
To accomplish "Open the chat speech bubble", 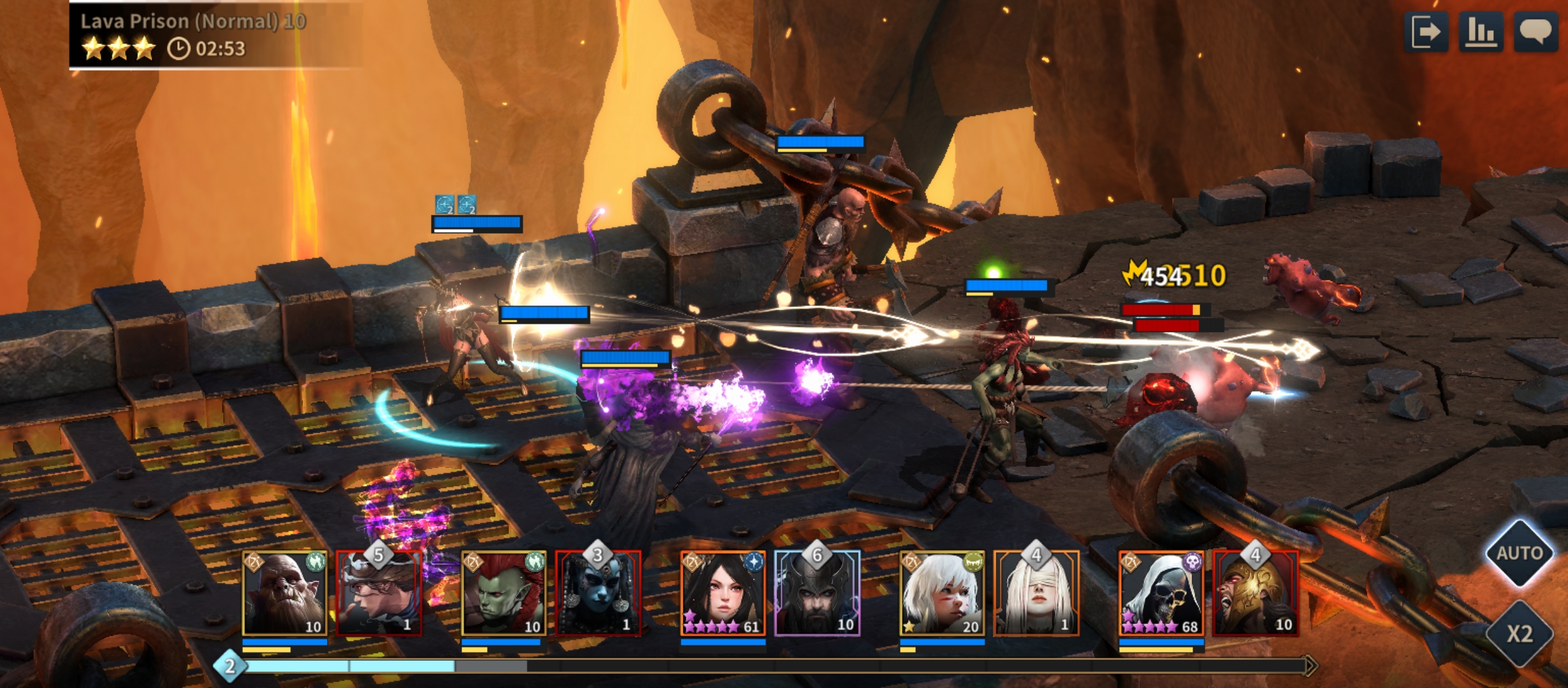I will click(1536, 32).
